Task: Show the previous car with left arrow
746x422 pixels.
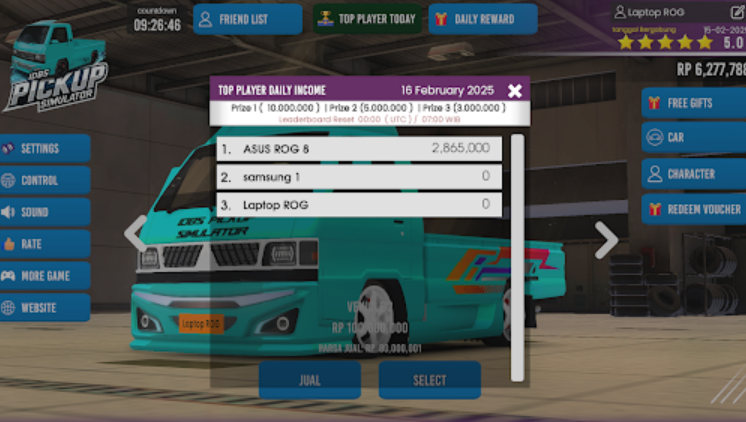Action: 135,234
